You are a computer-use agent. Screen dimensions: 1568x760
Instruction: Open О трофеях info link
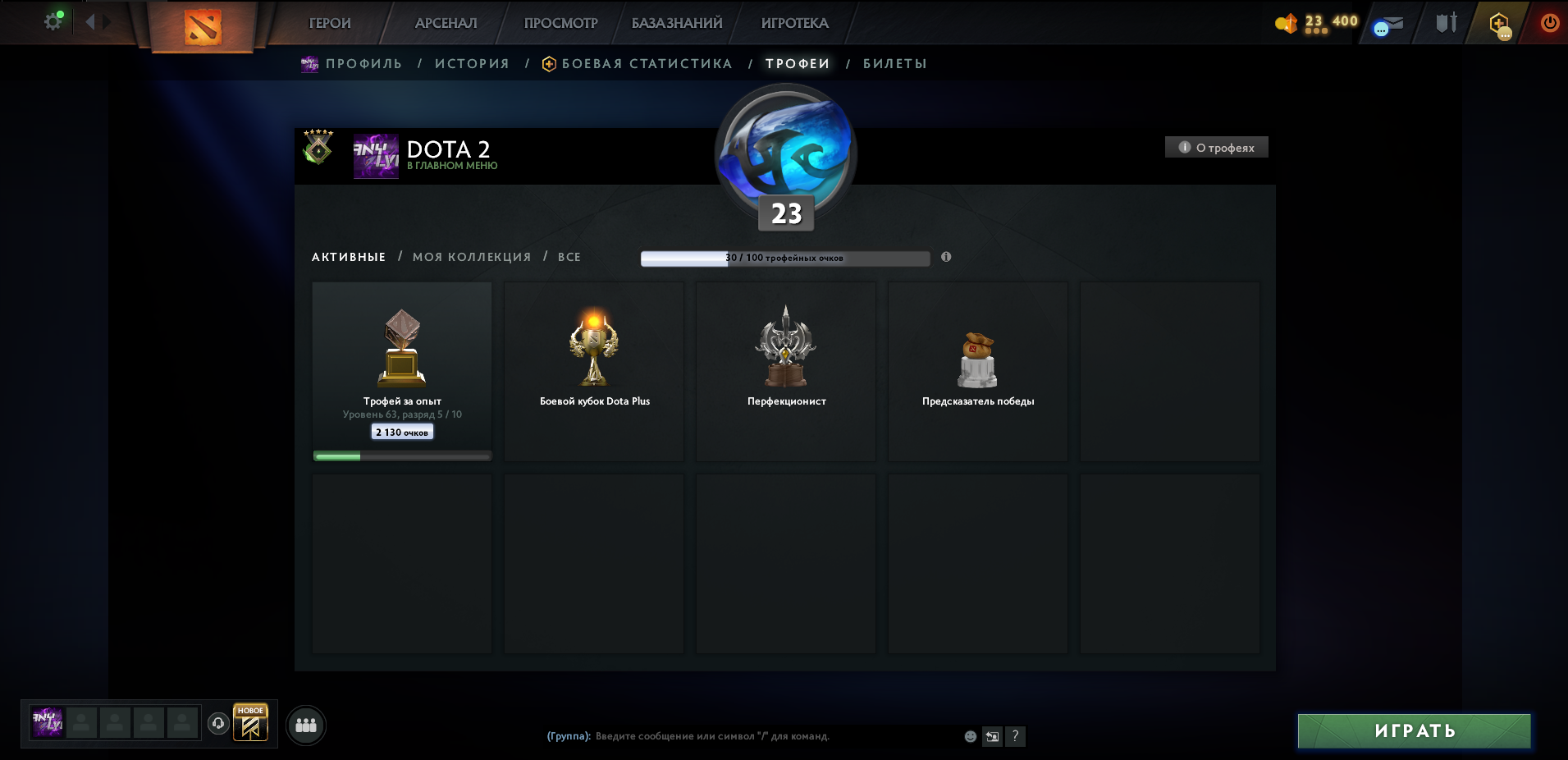click(x=1218, y=147)
